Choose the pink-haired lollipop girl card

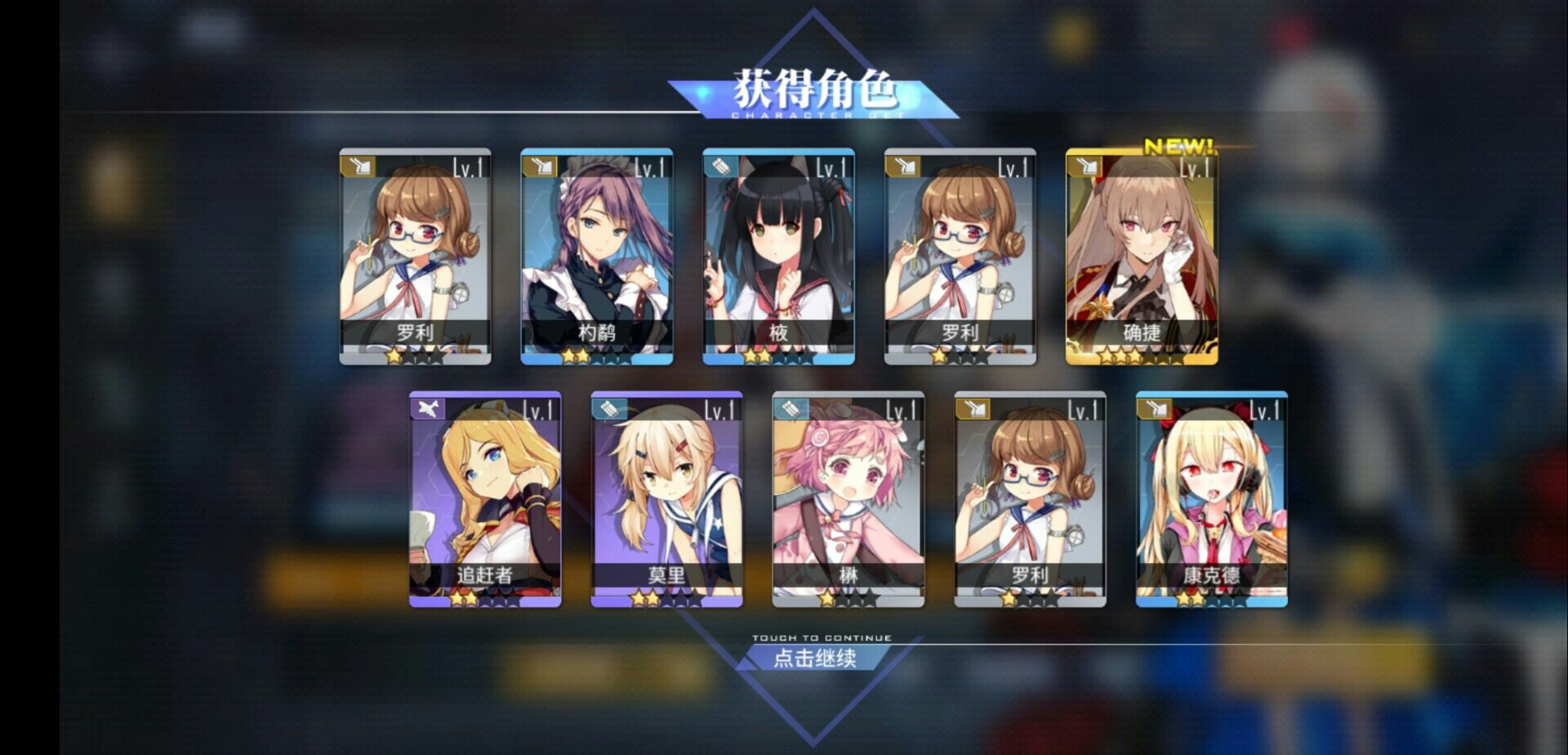click(x=848, y=498)
